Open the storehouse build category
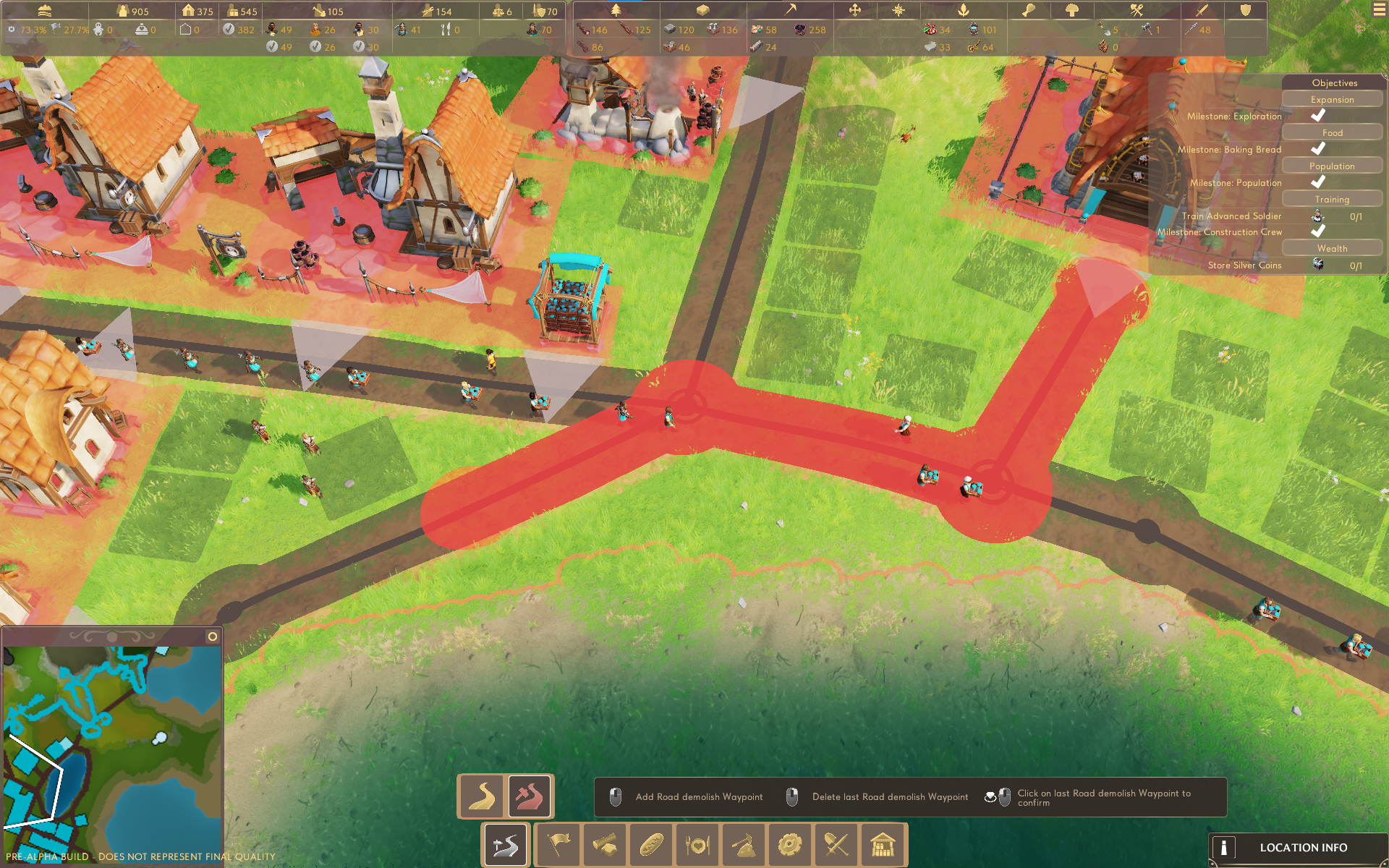Screen dimensions: 1389x868 click(883, 844)
